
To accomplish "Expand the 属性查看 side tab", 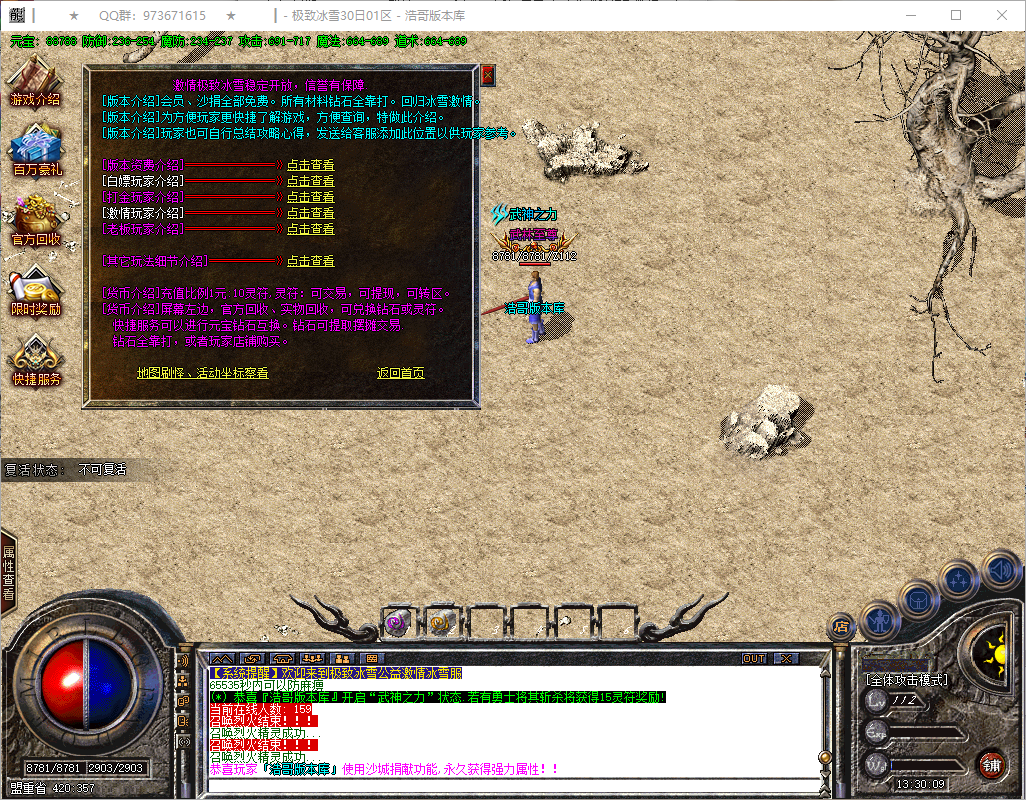I will click(x=8, y=572).
